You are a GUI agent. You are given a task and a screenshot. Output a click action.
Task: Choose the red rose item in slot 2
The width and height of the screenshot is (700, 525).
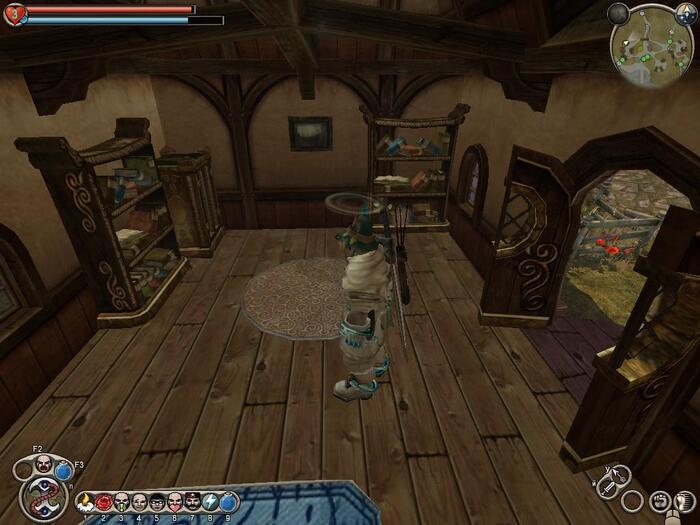[x=104, y=501]
